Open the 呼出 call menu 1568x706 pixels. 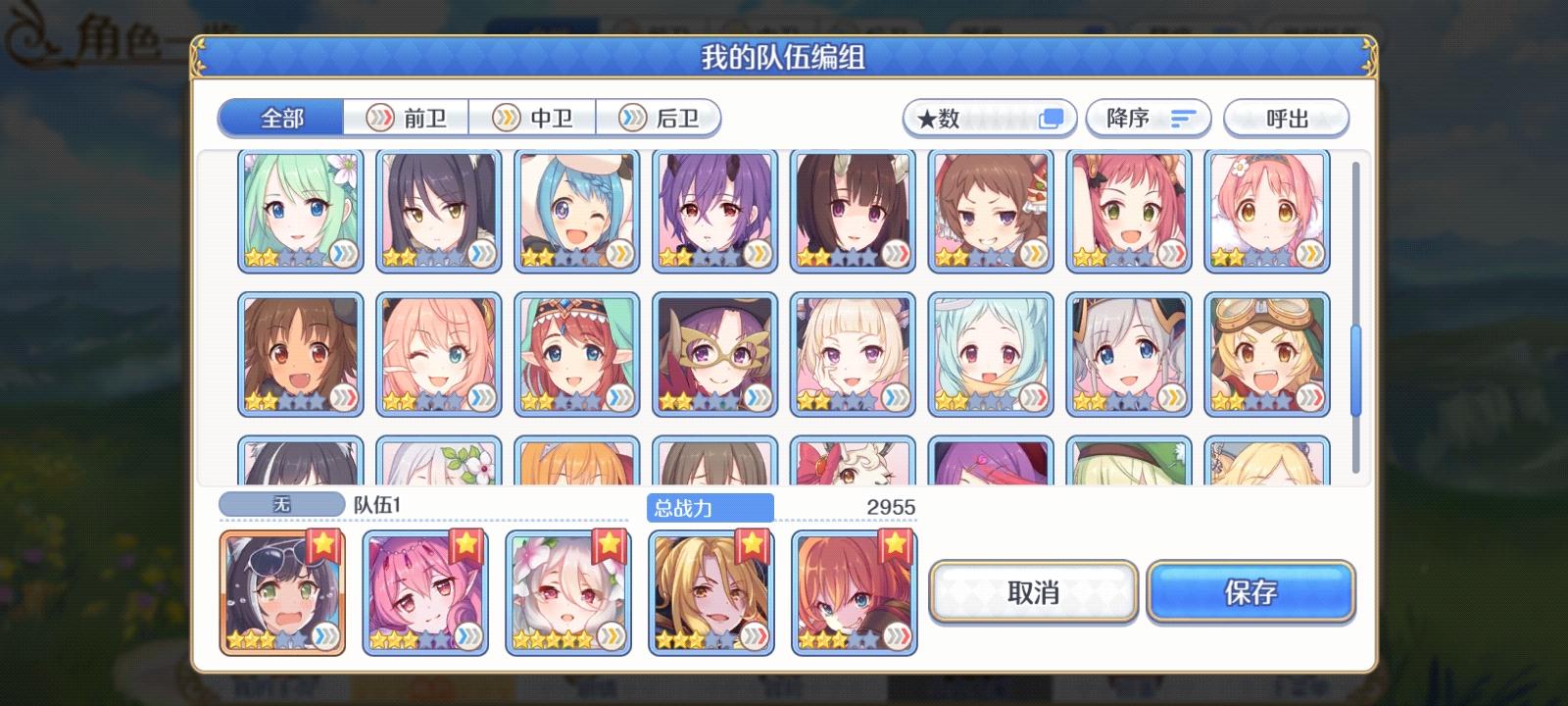pos(1287,119)
